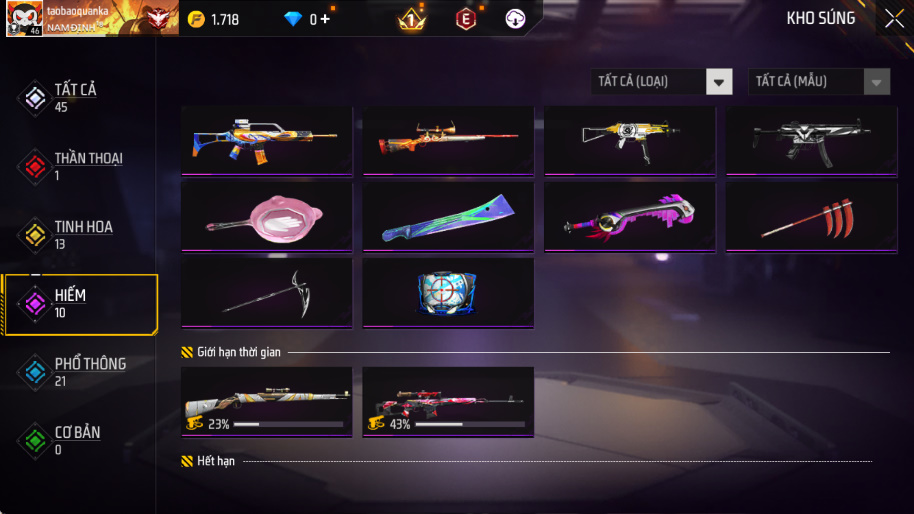The width and height of the screenshot is (914, 514).
Task: Choose the time-limited pink rifle at 43%
Action: (448, 402)
